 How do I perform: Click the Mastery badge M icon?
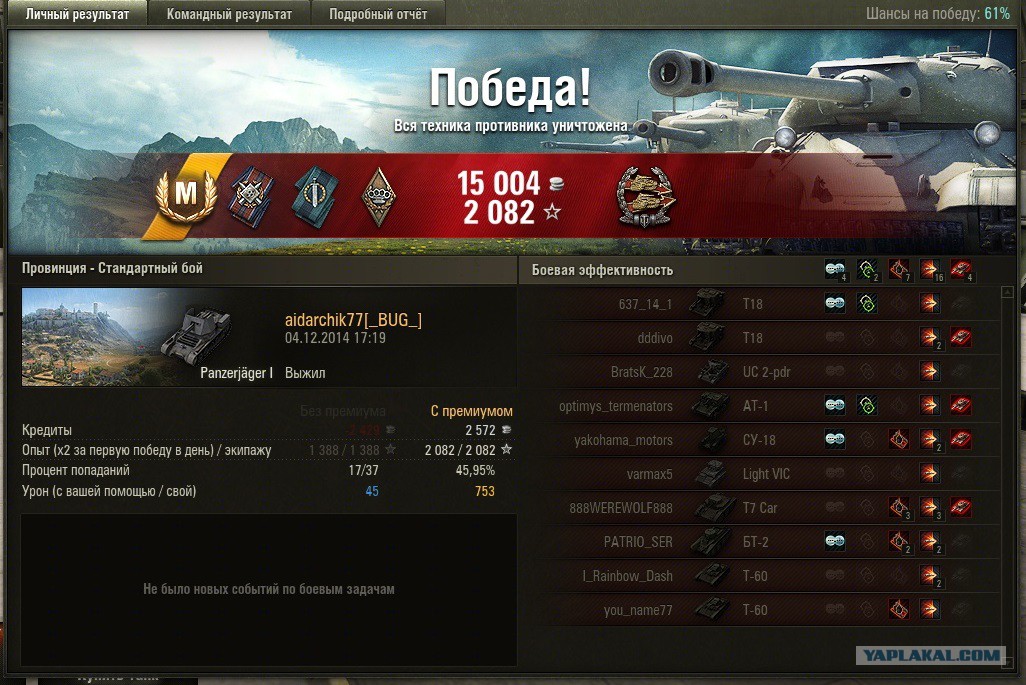(x=186, y=195)
